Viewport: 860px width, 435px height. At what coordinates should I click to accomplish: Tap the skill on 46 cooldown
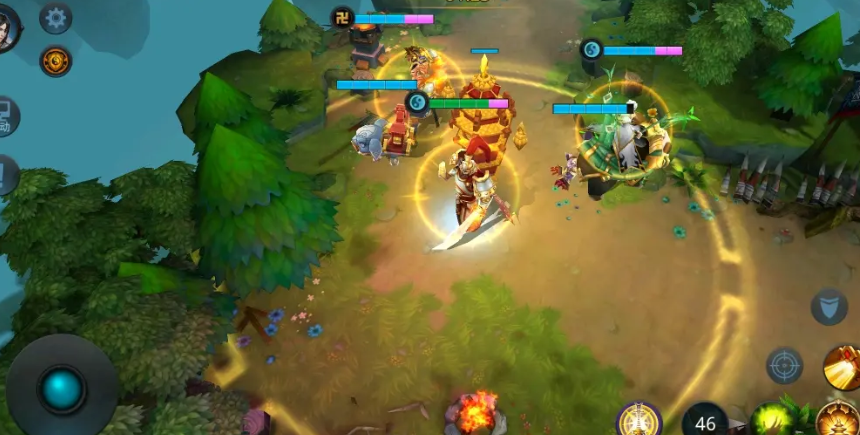tap(705, 421)
